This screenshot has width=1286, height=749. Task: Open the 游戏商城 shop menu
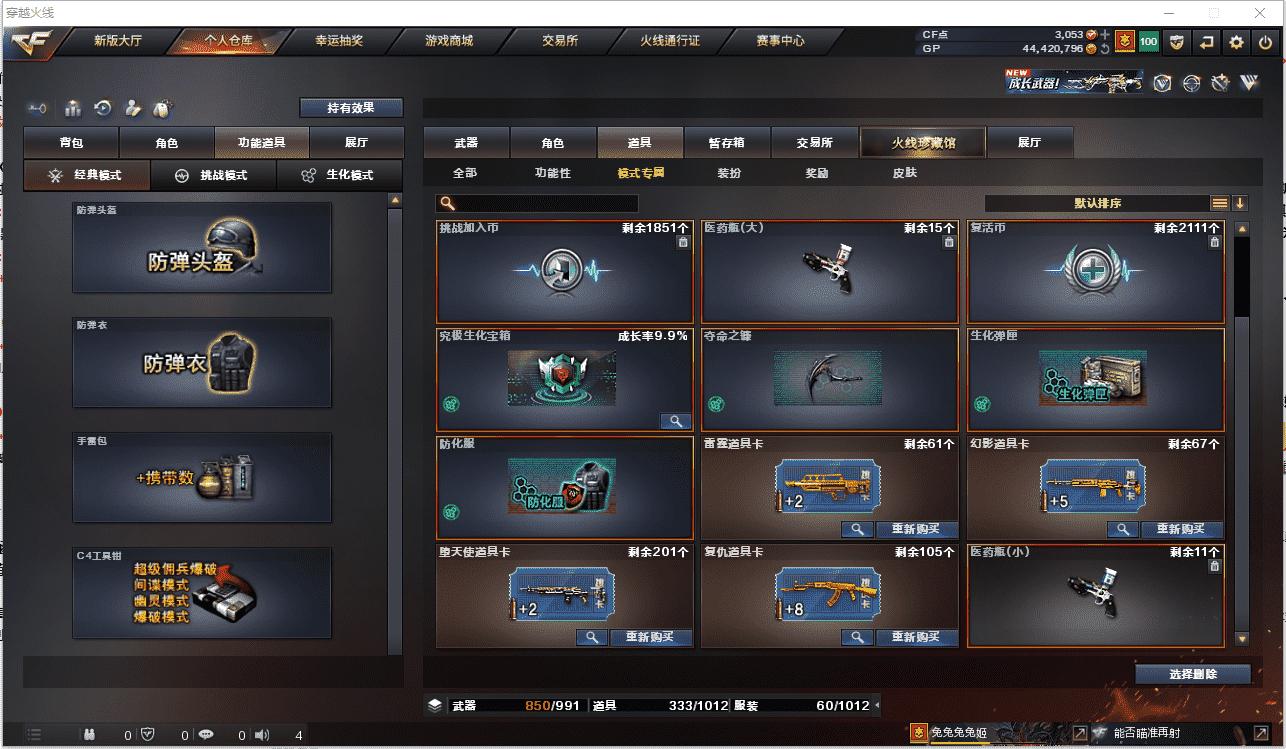[448, 41]
